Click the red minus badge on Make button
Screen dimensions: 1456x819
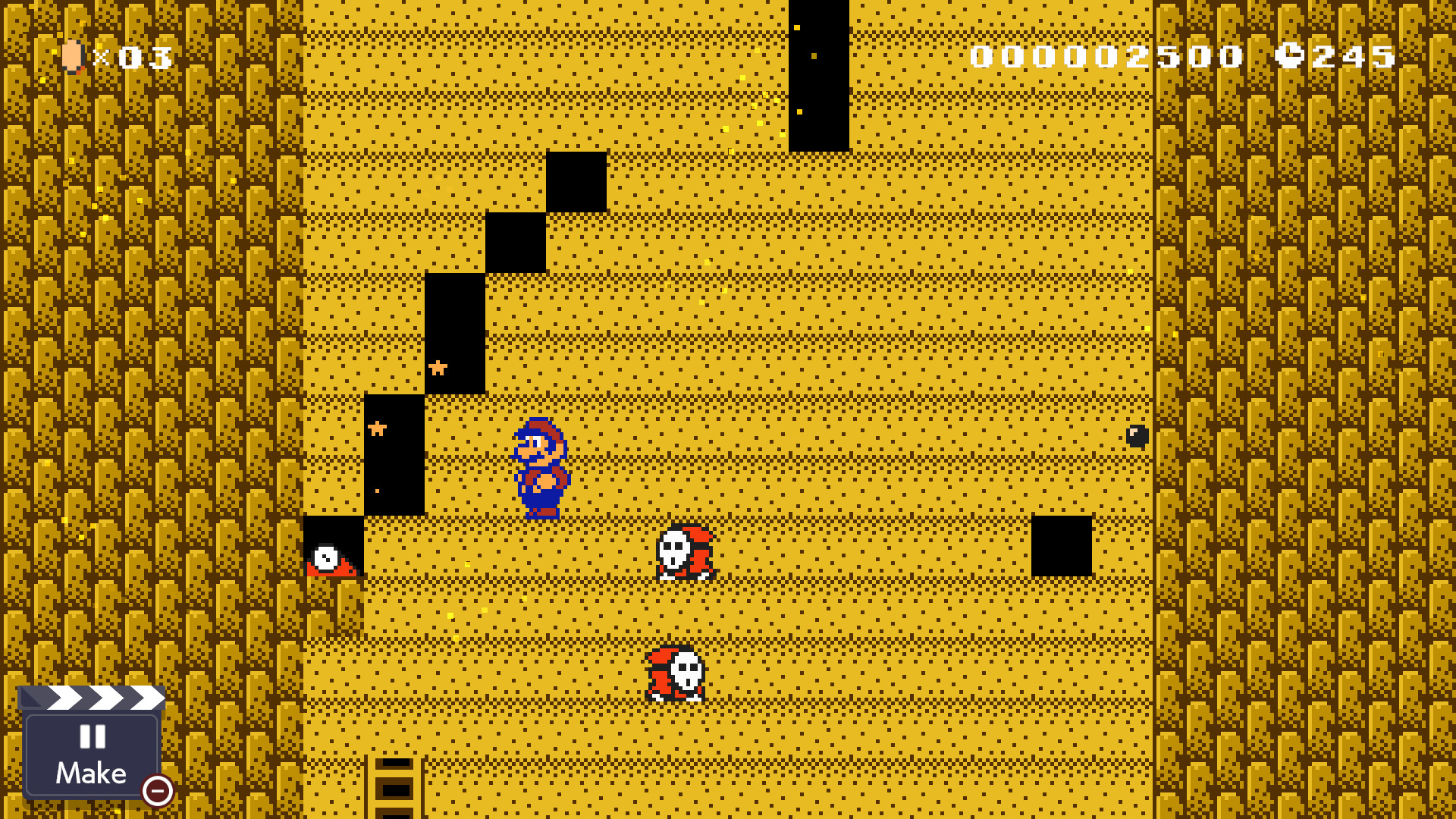[157, 792]
